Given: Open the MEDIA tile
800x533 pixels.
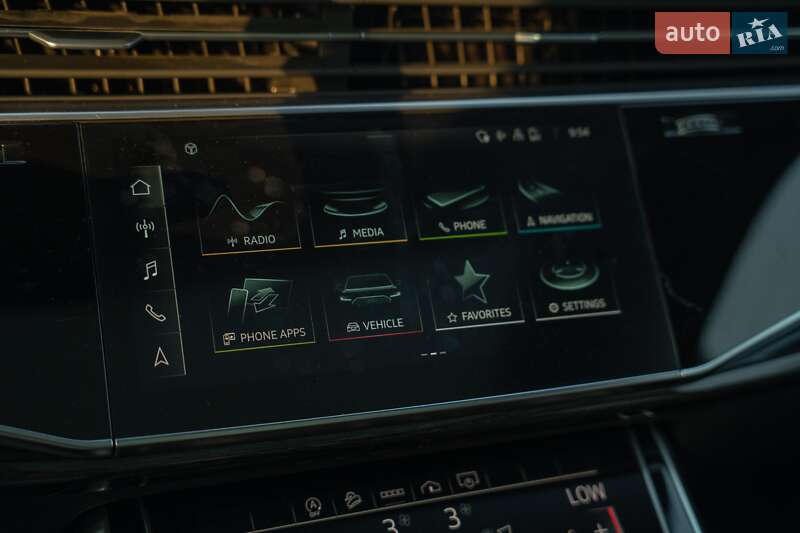Looking at the screenshot, I should [360, 212].
